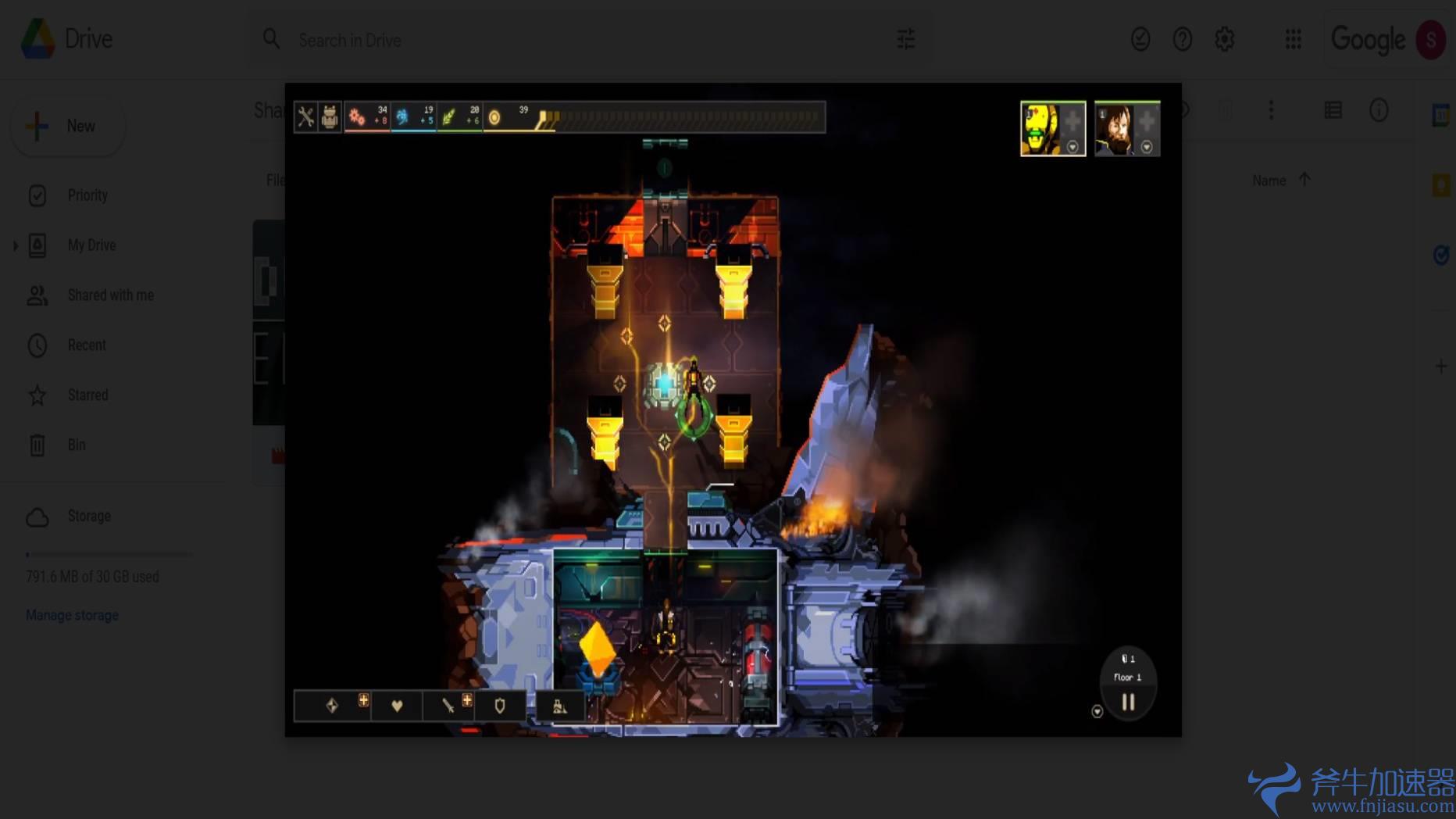Click the tick-circle status icon near Drive search
This screenshot has height=819, width=1456.
(1140, 39)
